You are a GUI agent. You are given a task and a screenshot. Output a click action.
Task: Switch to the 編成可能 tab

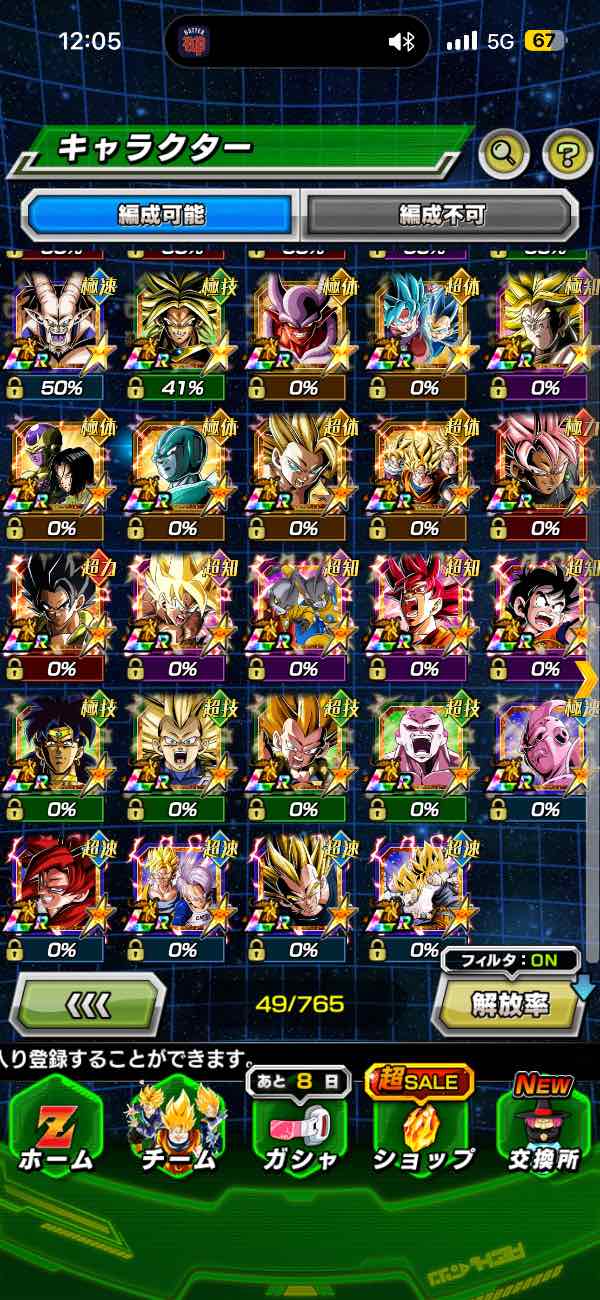[161, 214]
